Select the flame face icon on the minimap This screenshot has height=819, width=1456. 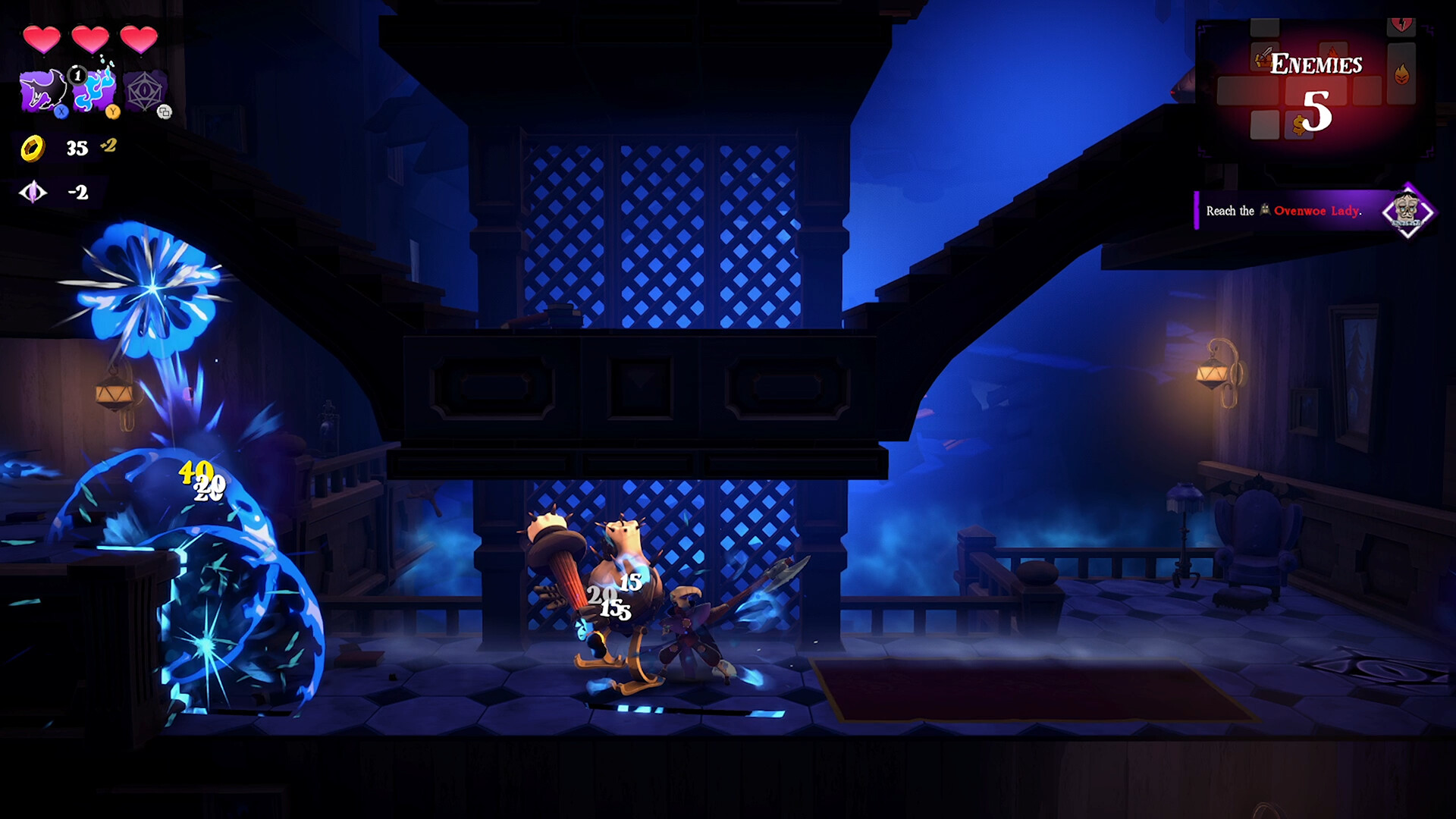[1401, 74]
